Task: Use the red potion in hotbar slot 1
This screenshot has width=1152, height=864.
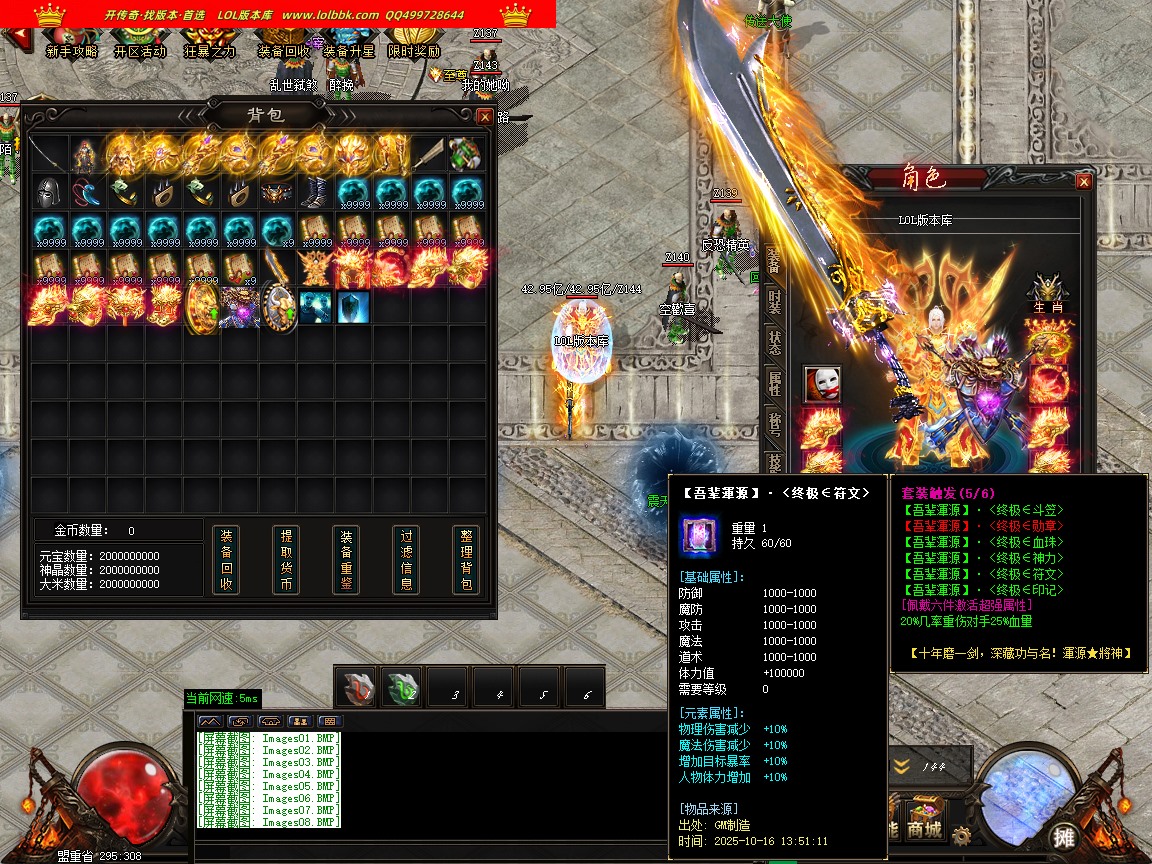Action: (357, 688)
